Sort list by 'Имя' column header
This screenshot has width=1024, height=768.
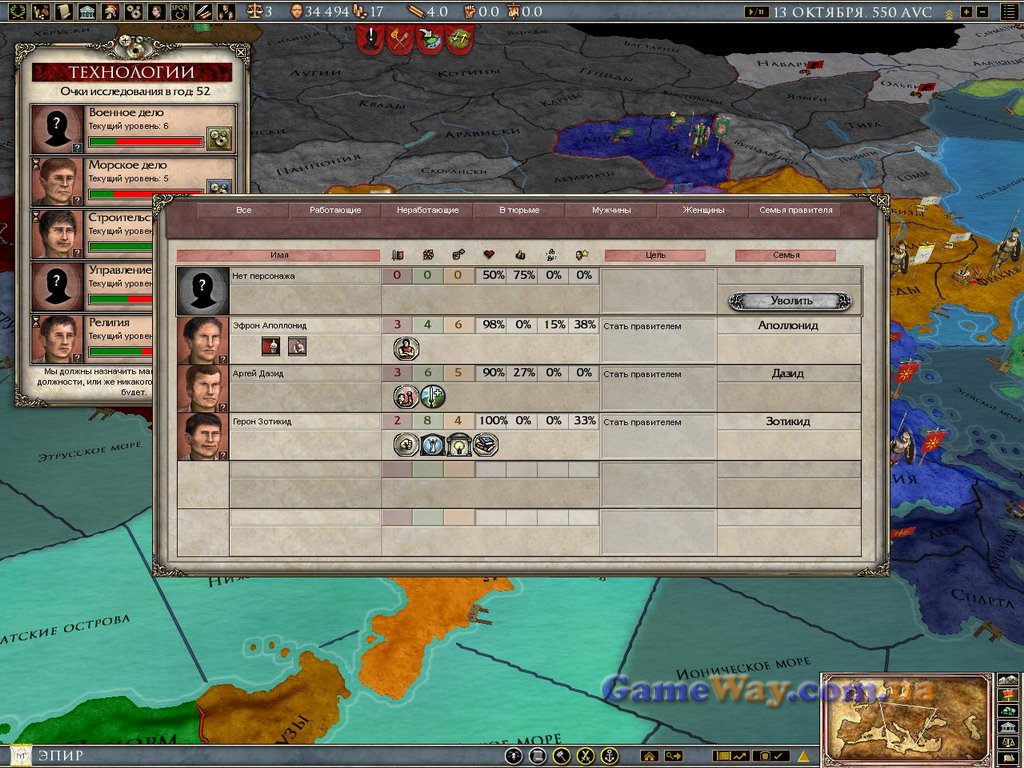[x=279, y=255]
